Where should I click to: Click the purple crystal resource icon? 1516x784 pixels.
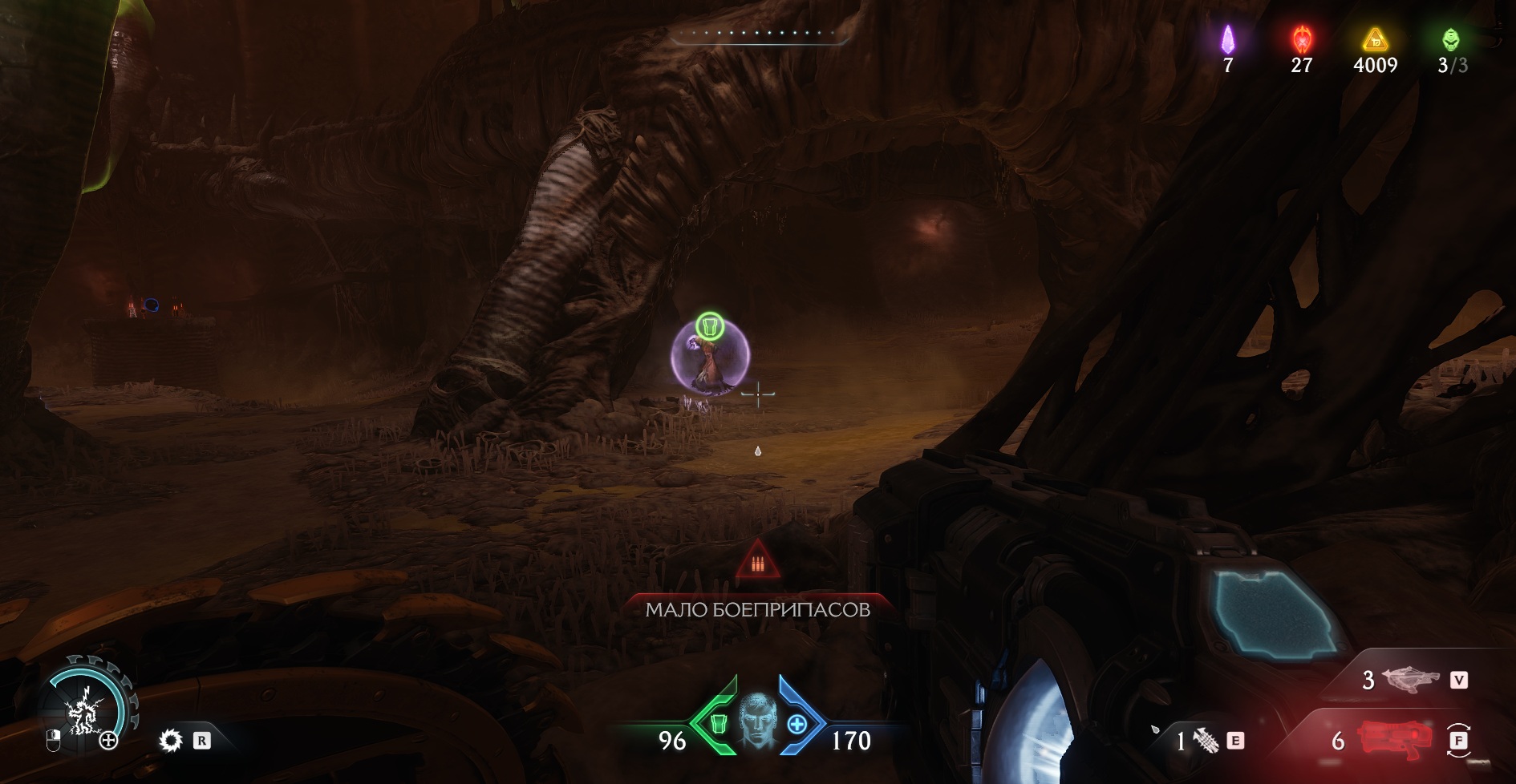pos(1227,39)
